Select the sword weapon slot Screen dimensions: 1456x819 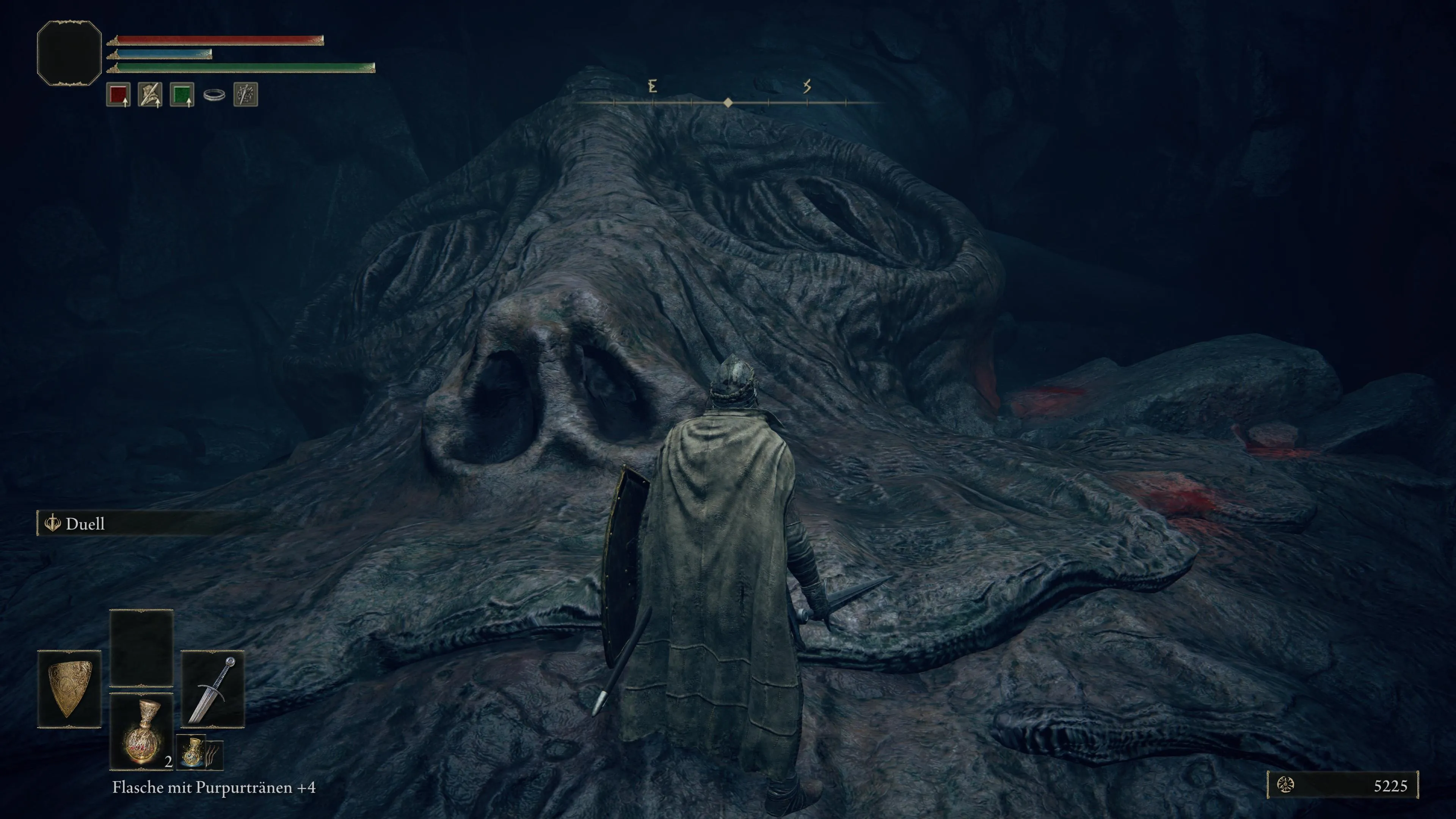point(212,689)
